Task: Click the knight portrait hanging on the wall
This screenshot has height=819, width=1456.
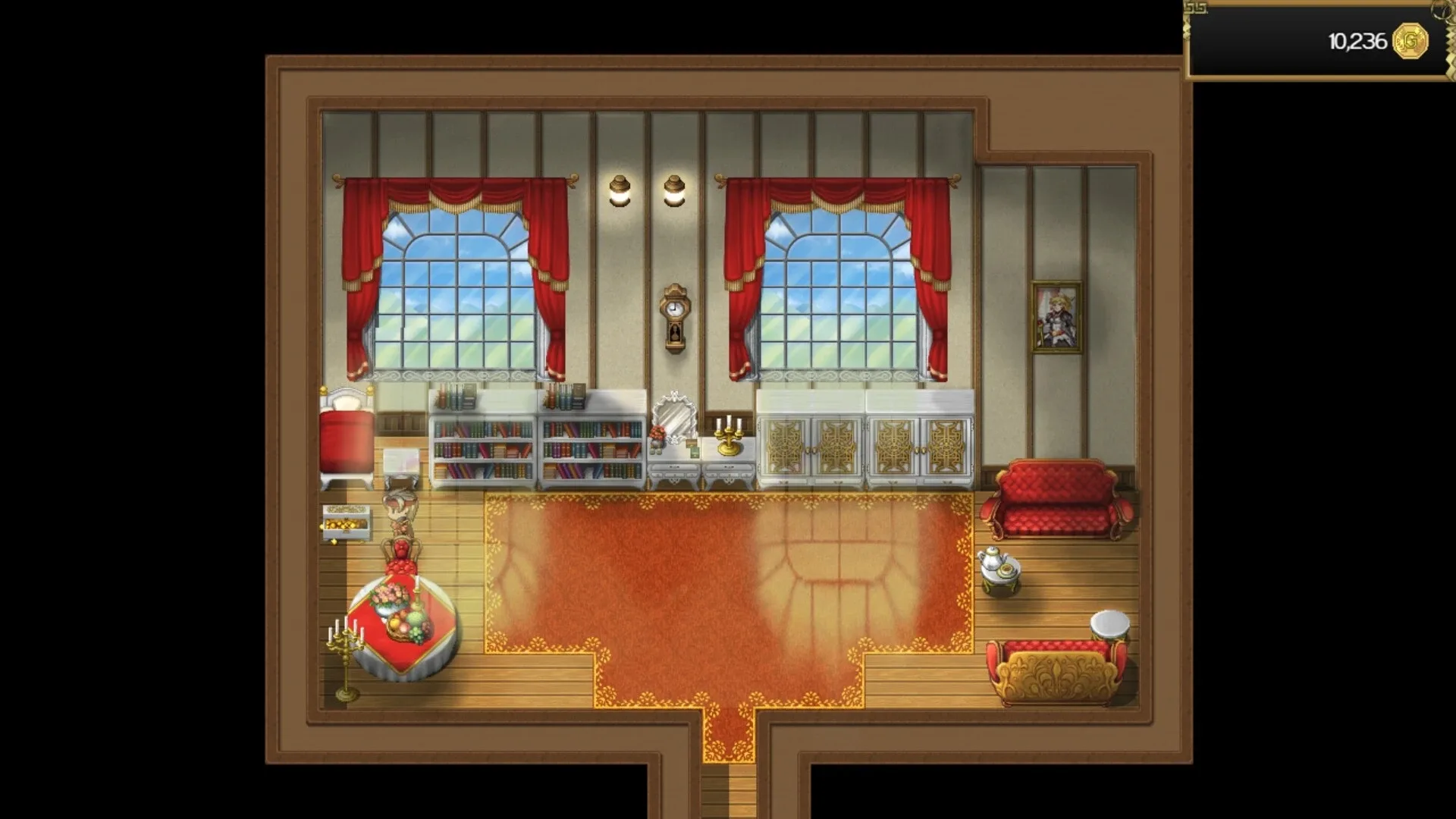Action: (1056, 315)
